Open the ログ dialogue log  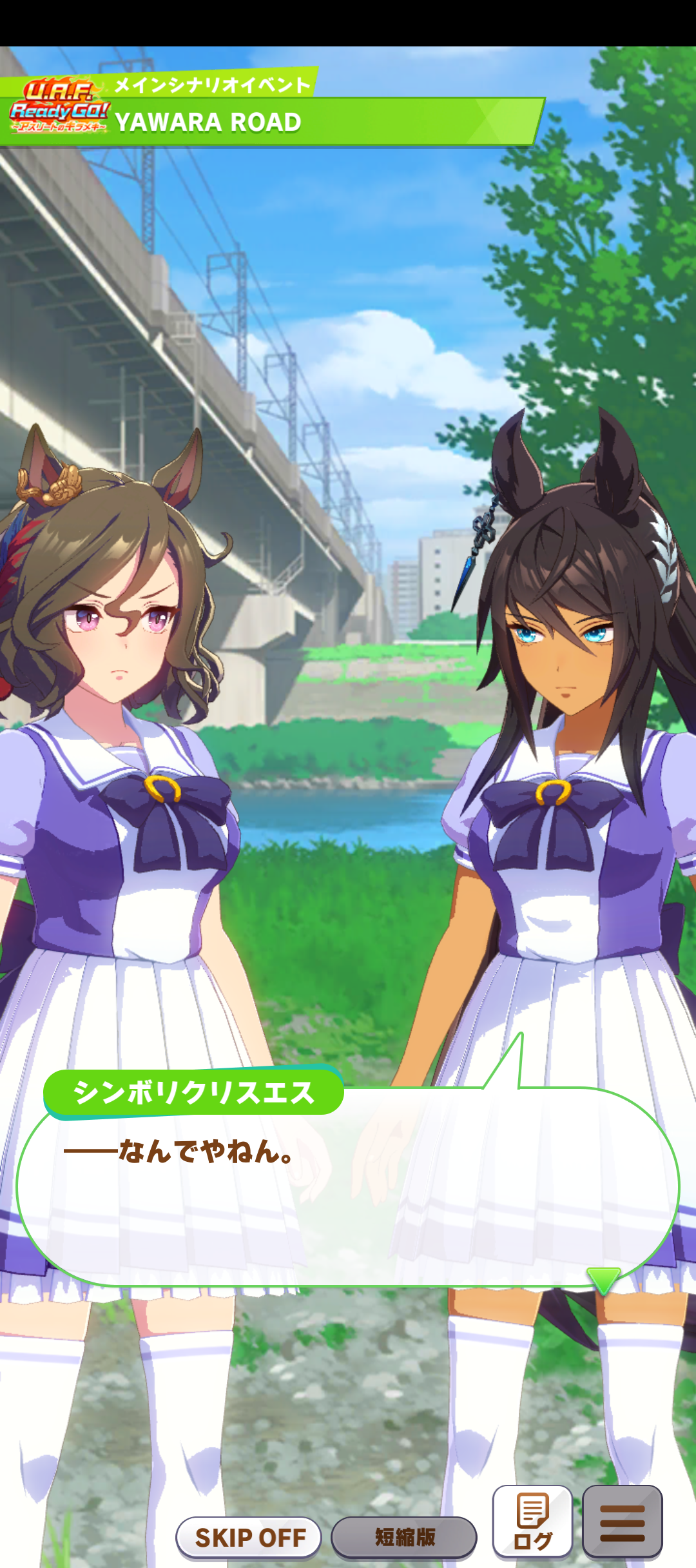(x=532, y=1522)
